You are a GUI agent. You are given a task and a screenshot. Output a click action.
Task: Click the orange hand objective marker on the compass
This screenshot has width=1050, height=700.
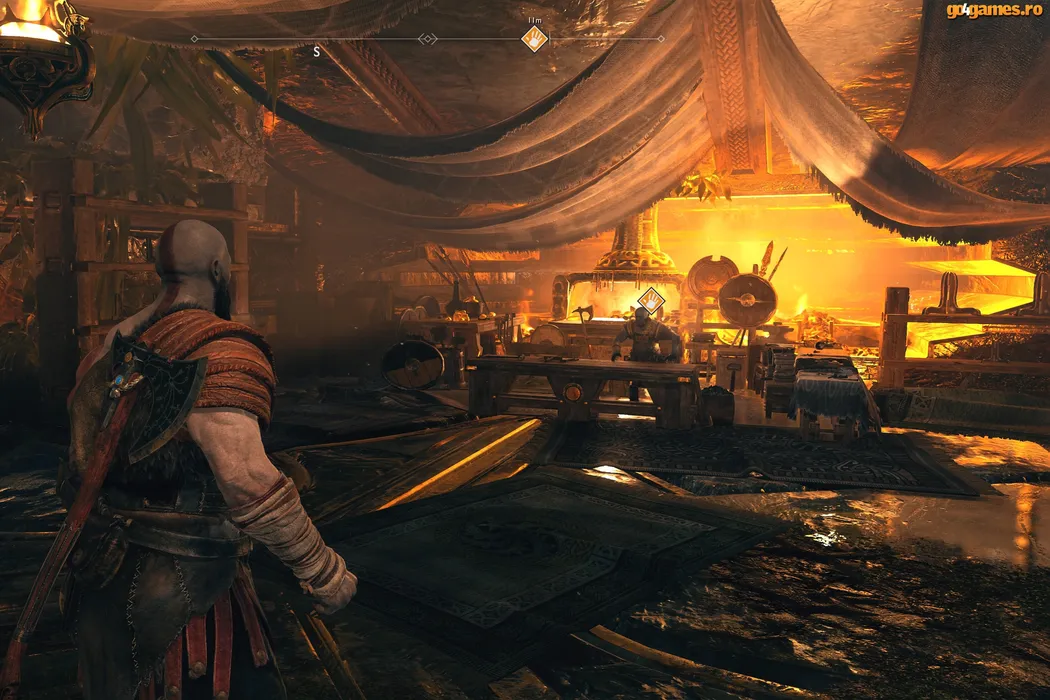tap(534, 39)
